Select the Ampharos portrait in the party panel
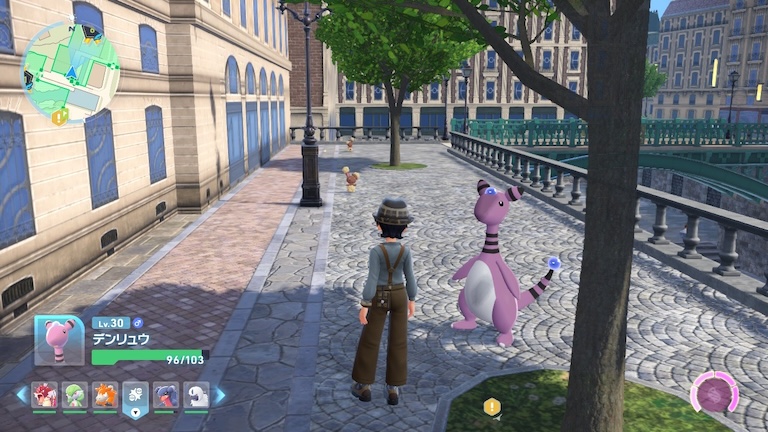Screen dimensions: 768x432 [59, 340]
